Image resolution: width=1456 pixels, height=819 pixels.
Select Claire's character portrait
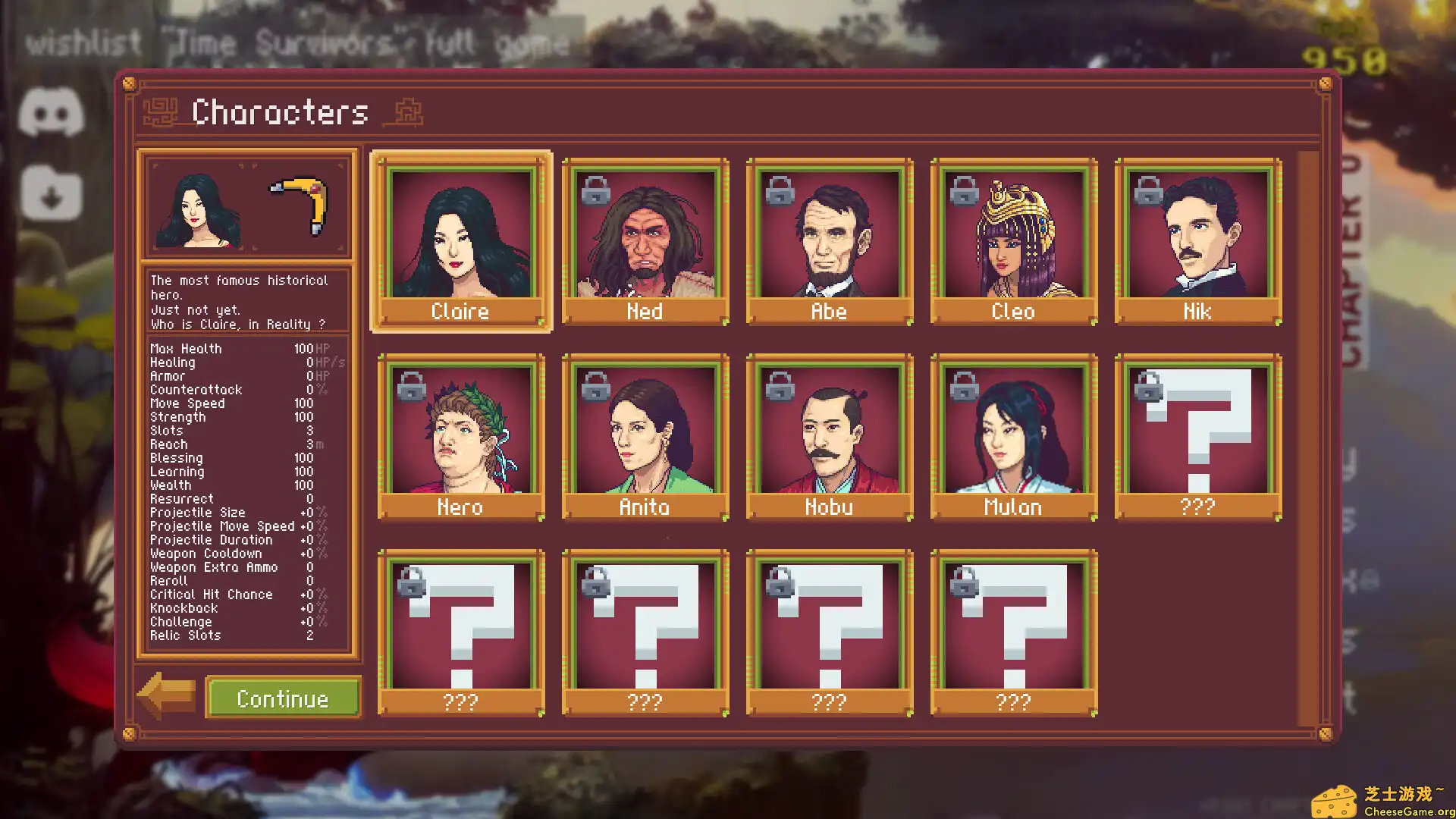[x=461, y=239]
